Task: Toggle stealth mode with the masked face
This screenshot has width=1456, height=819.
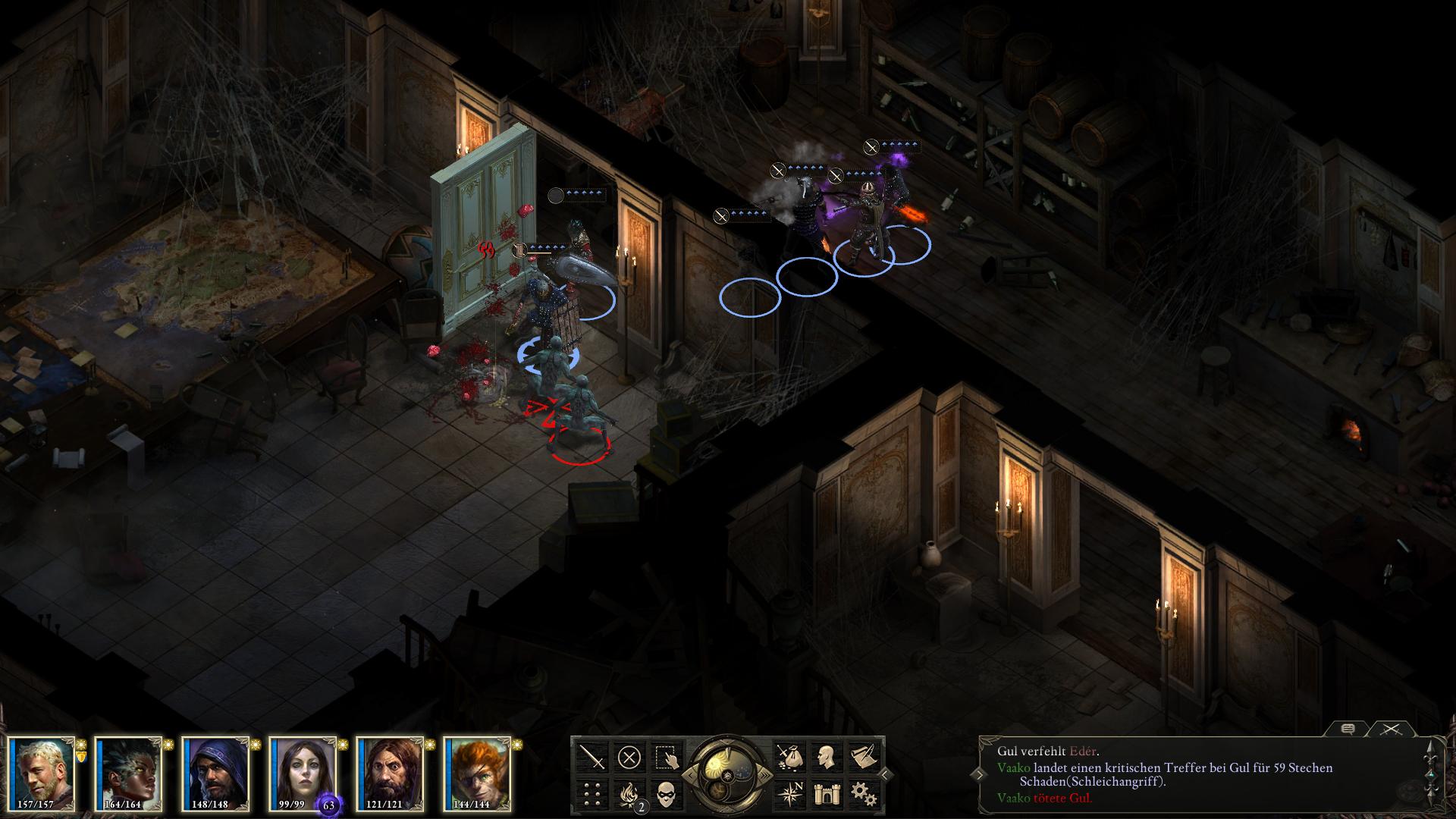Action: [x=667, y=793]
